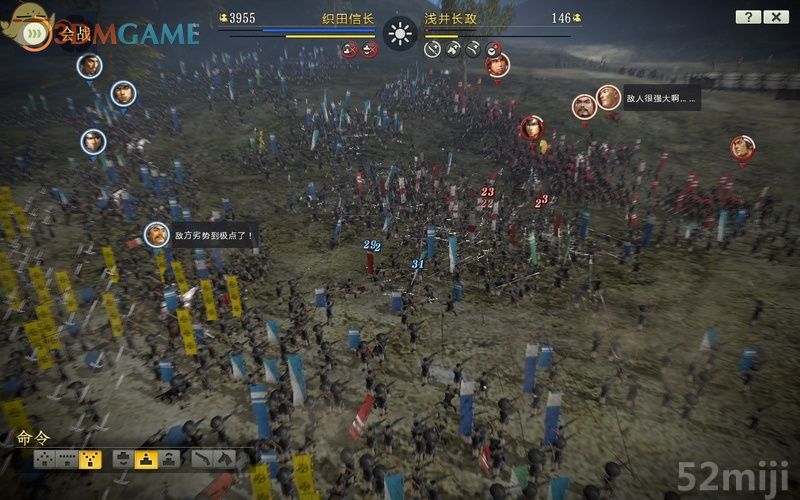This screenshot has height=500, width=800.
Task: Select the highlighted yellow stance button
Action: coord(146,459)
